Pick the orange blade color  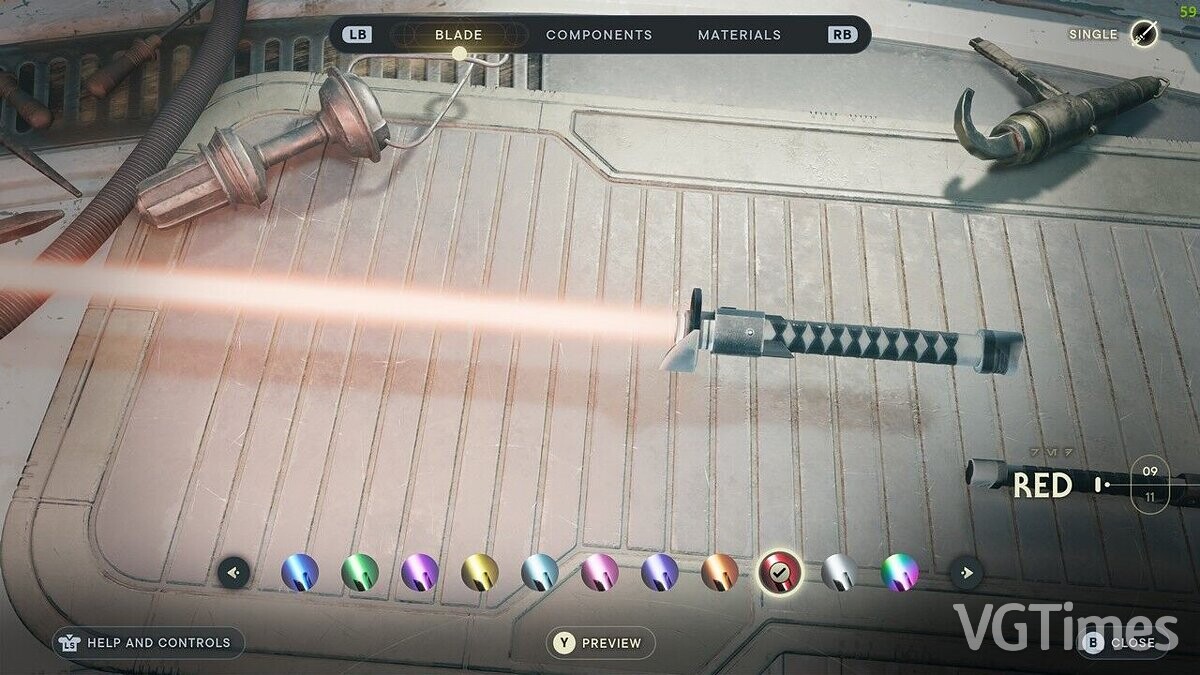pyautogui.click(x=720, y=572)
